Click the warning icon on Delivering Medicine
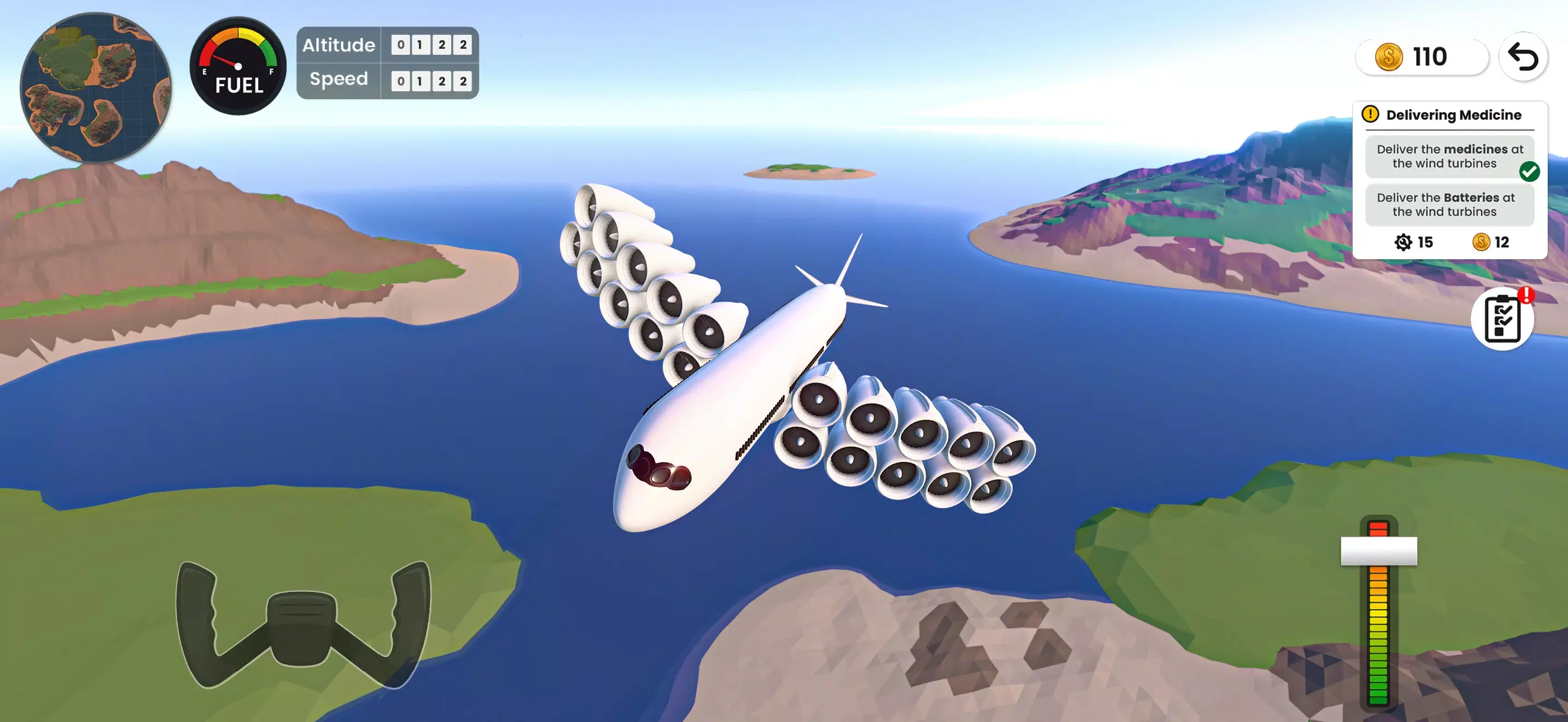This screenshot has width=1568, height=722. [x=1371, y=114]
